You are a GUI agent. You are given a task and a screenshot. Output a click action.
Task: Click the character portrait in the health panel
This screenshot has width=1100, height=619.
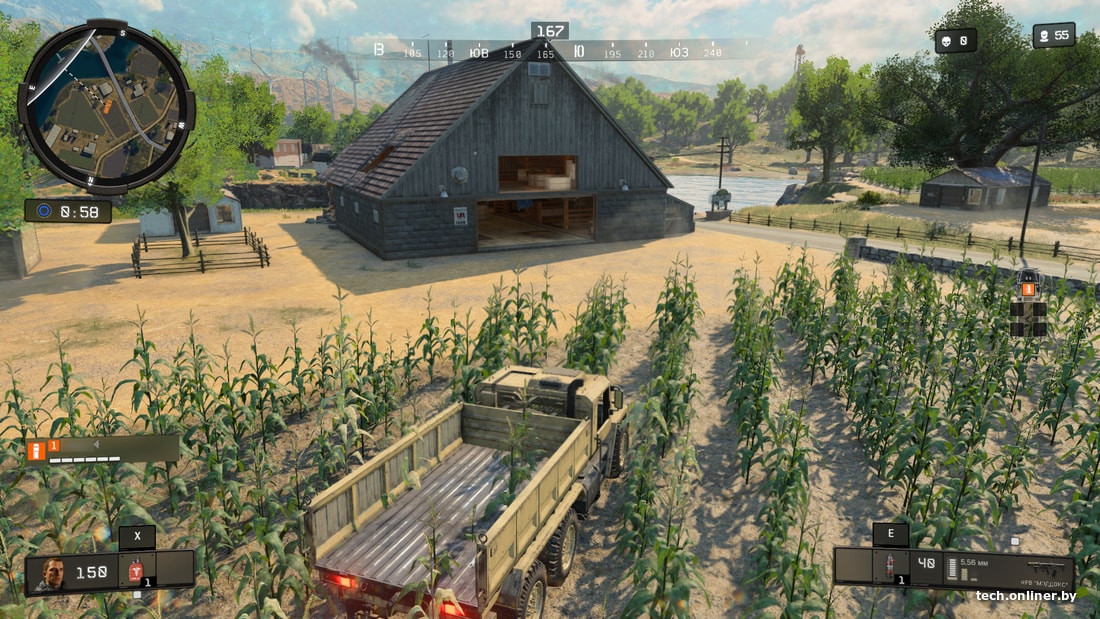52,573
